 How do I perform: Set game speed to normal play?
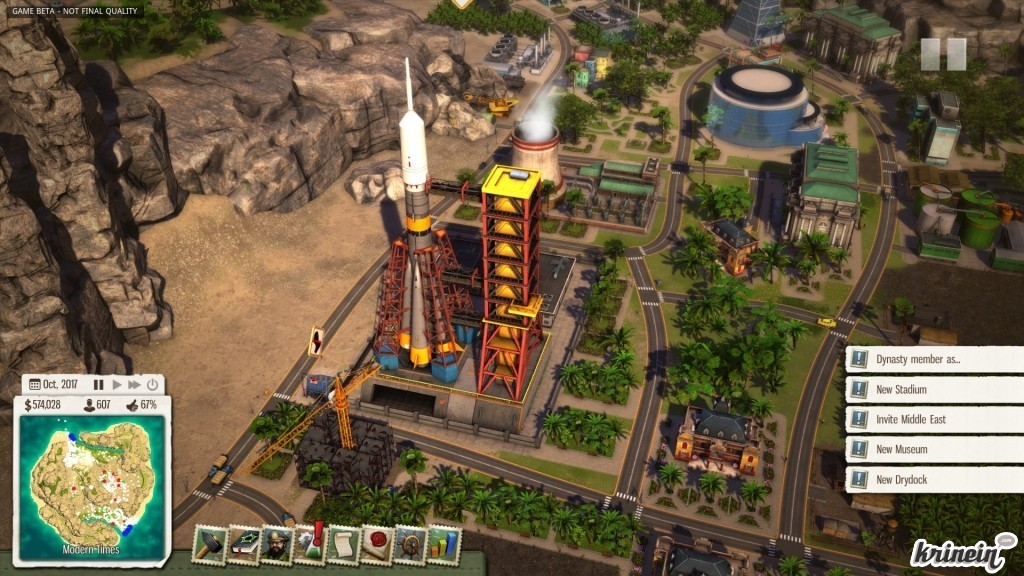tap(117, 384)
